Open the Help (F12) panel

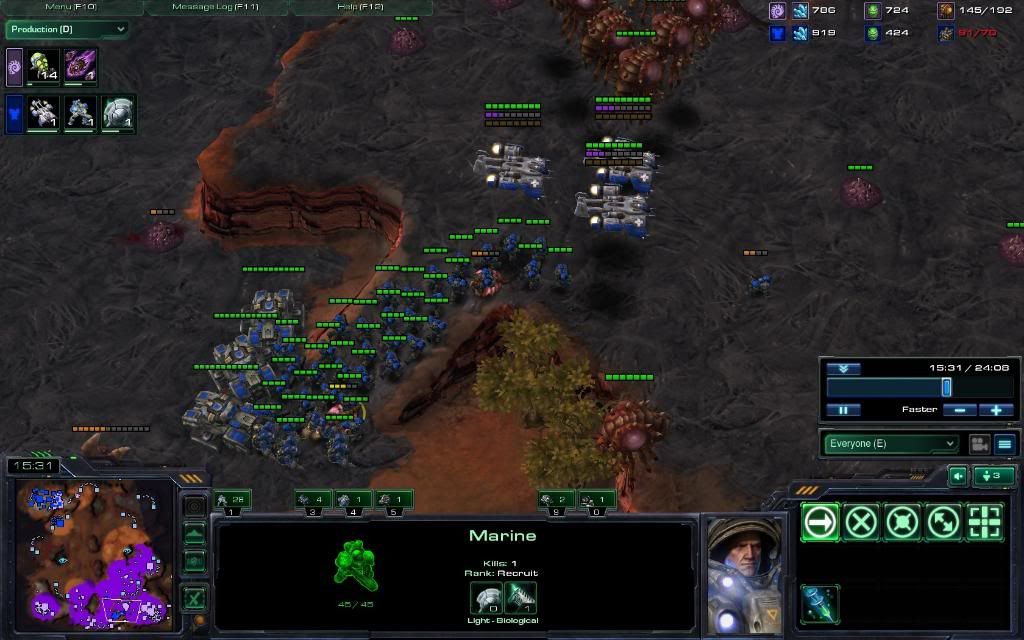[x=361, y=7]
